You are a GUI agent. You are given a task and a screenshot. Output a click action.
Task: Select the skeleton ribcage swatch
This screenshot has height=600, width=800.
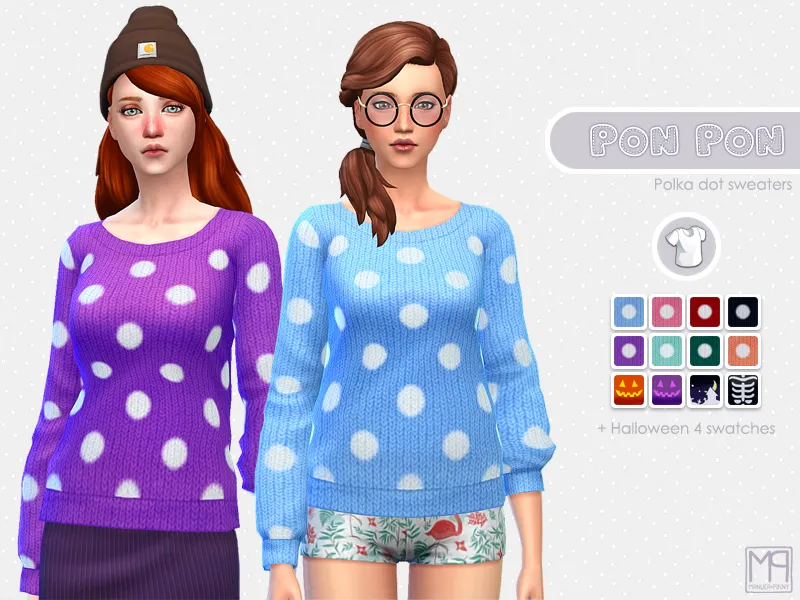[742, 388]
